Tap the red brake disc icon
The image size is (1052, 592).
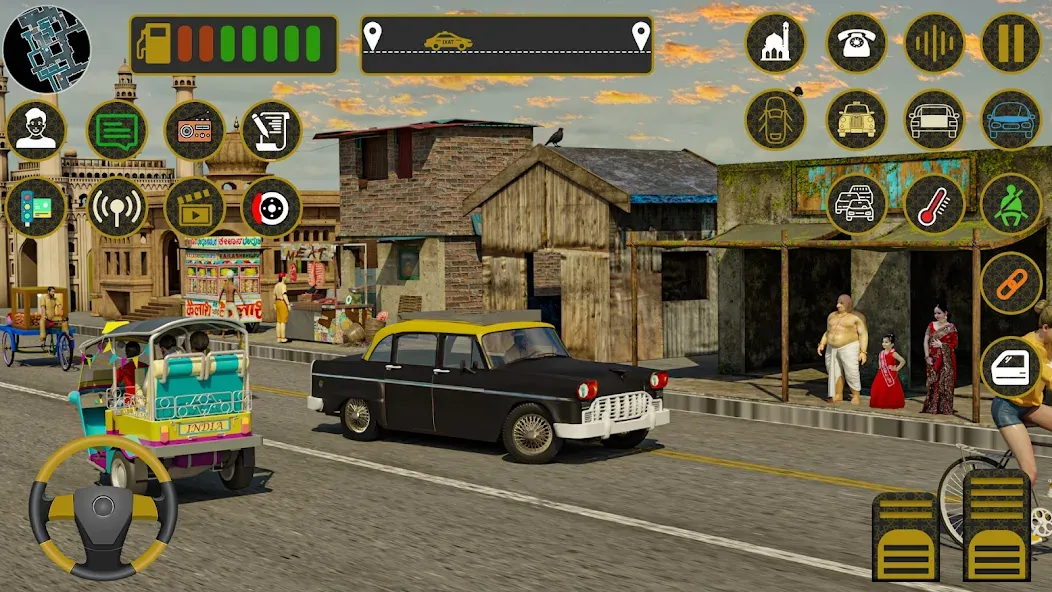click(271, 207)
